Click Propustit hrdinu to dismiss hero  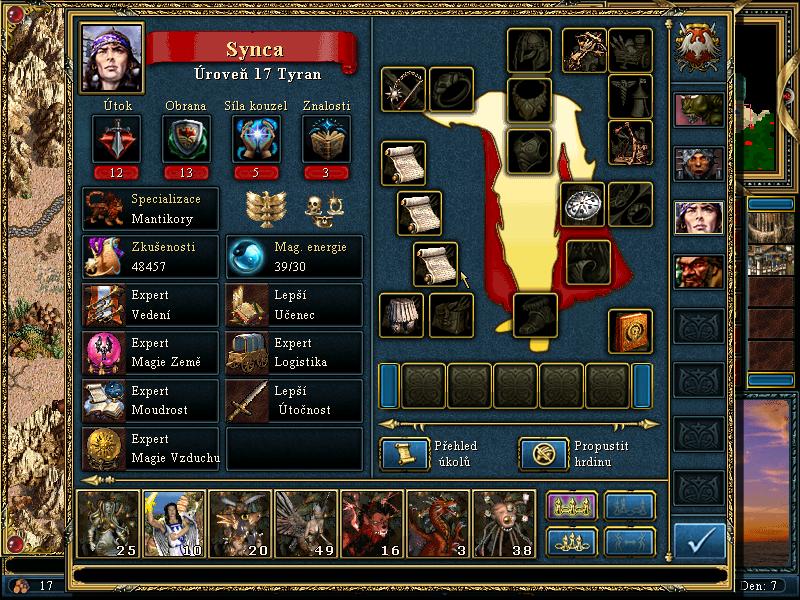click(x=543, y=454)
